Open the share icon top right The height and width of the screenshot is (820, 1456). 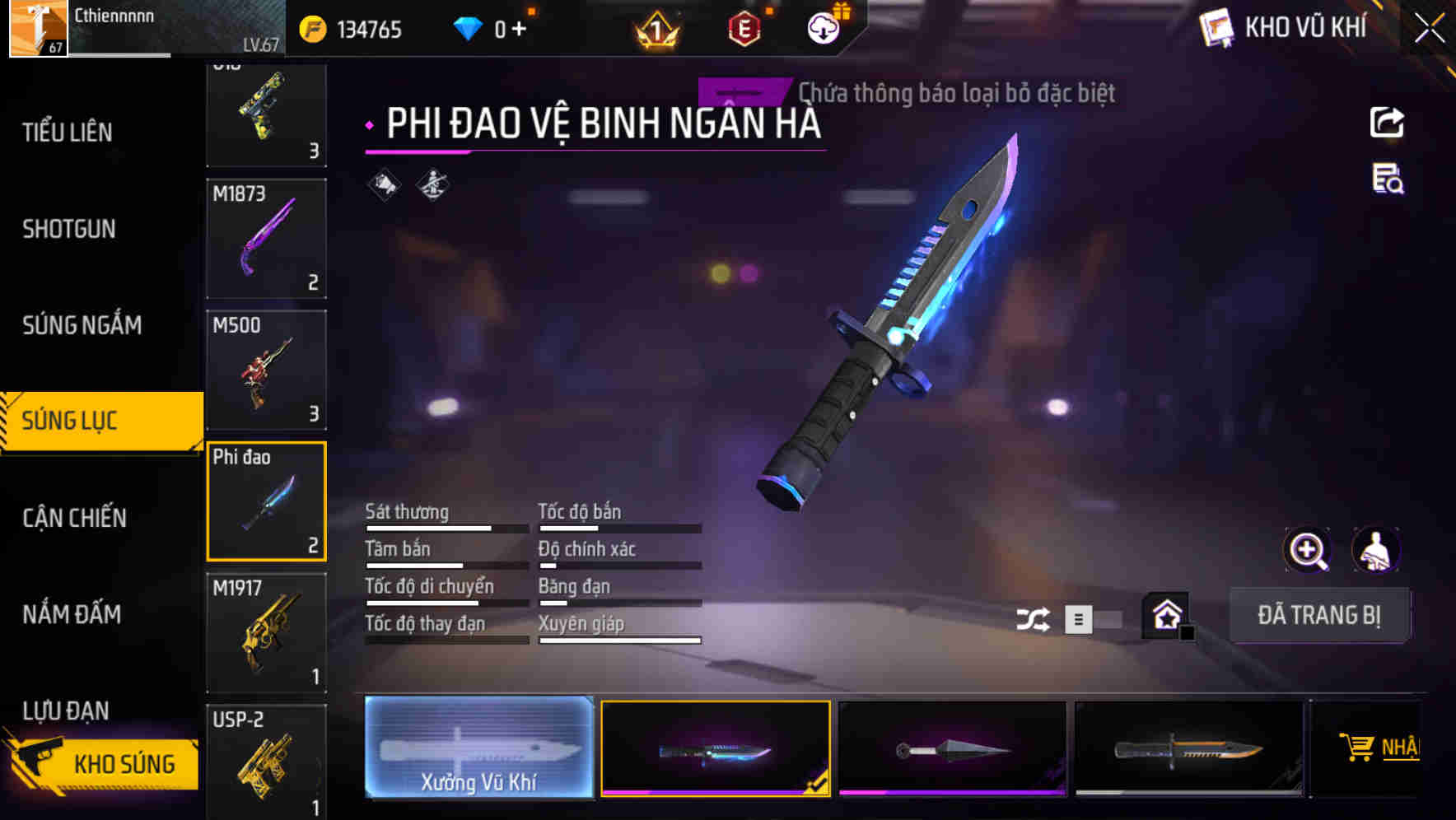[1387, 122]
